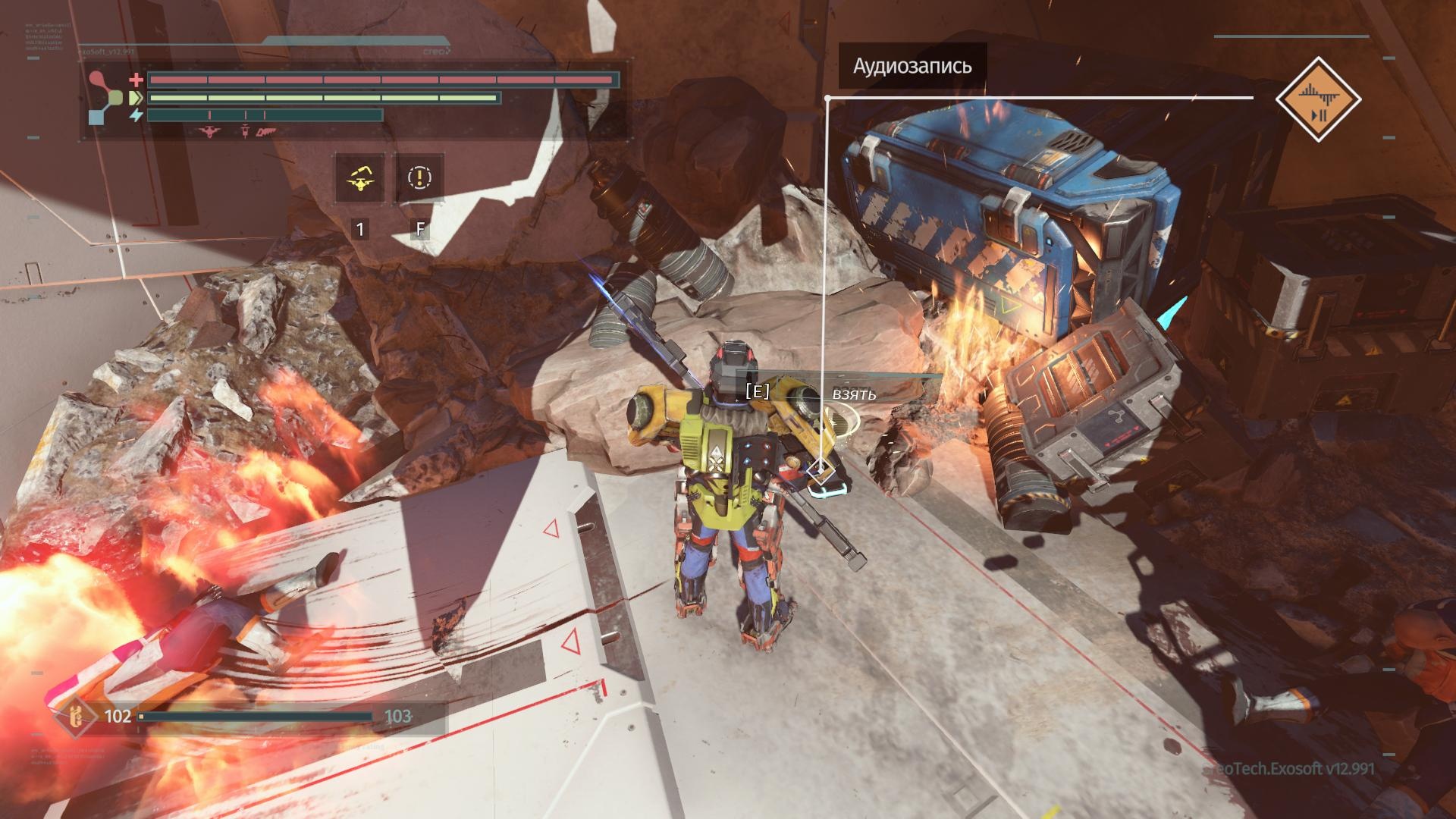Select the Аудиозапись label
1456x819 pixels.
pyautogui.click(x=912, y=66)
